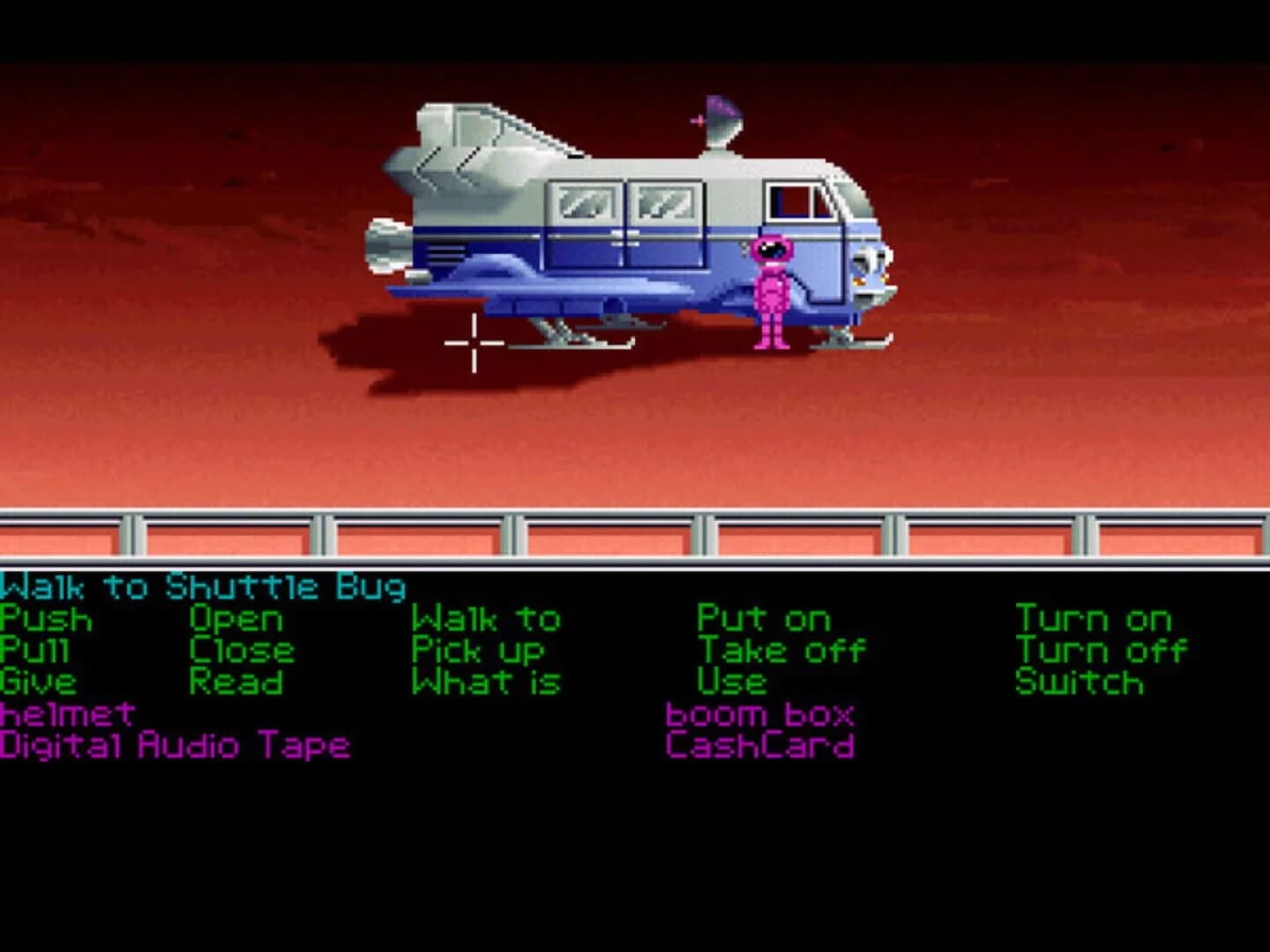Image resolution: width=1270 pixels, height=952 pixels.
Task: Click the Push verb
Action: (x=44, y=619)
